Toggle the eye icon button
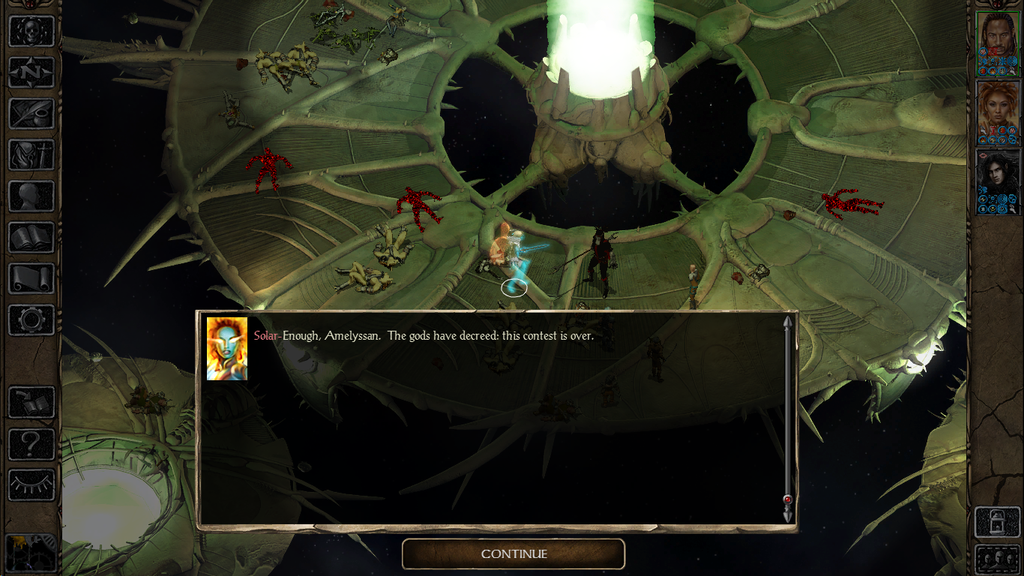 click(x=31, y=484)
